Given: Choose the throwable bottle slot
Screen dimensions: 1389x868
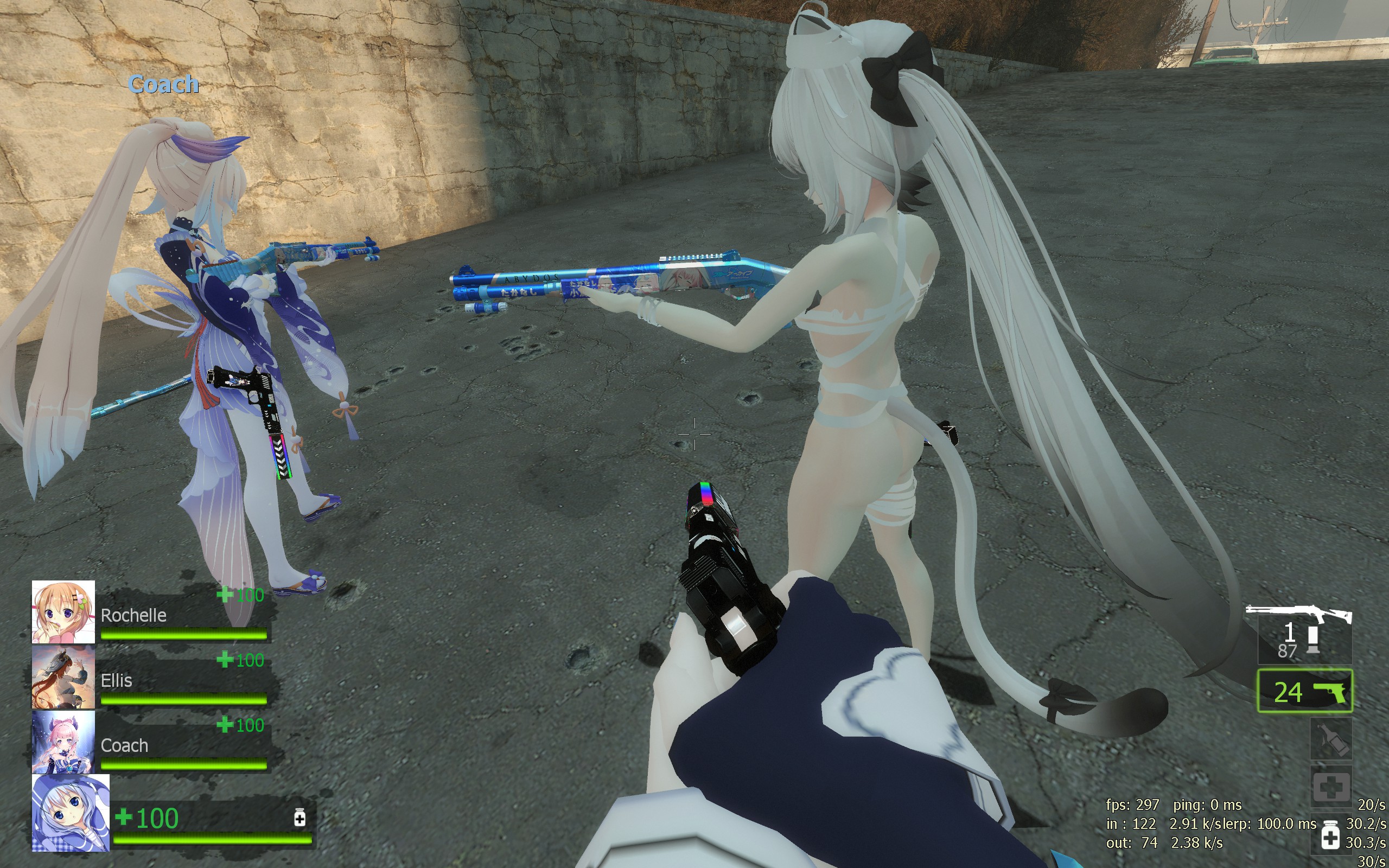Looking at the screenshot, I should pyautogui.click(x=1330, y=740).
